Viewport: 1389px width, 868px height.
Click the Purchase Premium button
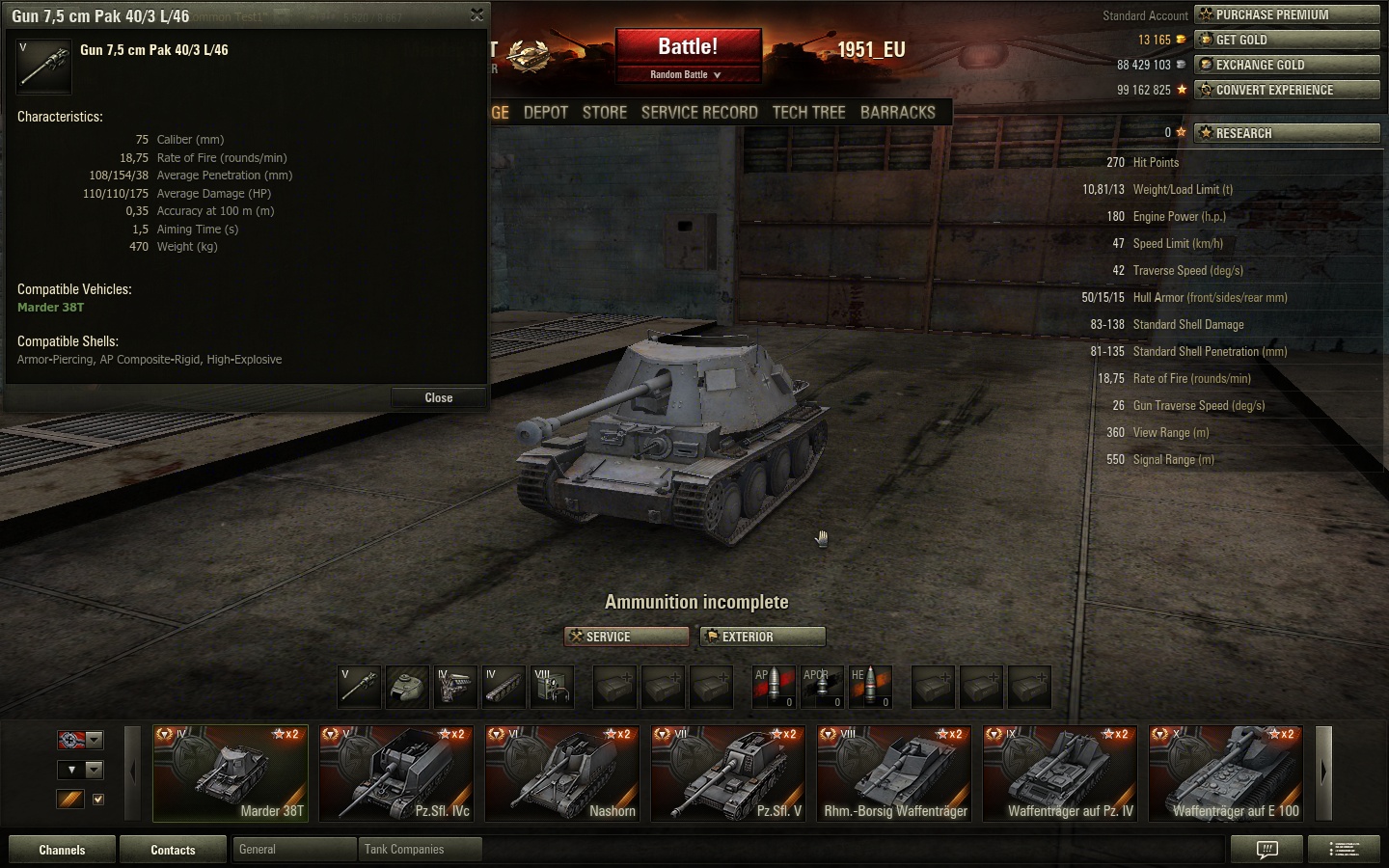(x=1287, y=14)
